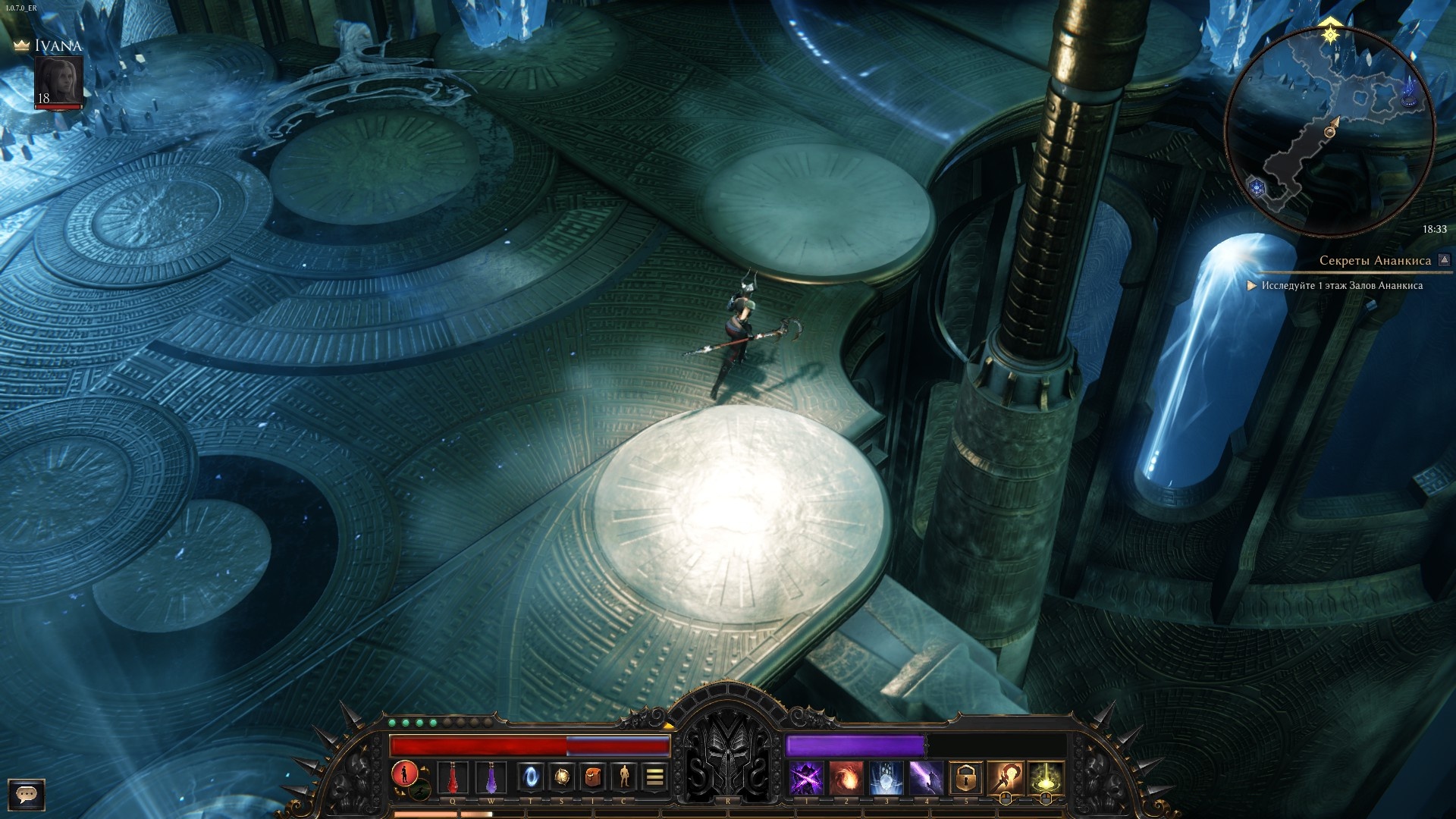Viewport: 1456px width, 819px height.
Task: Use the red health potion
Action: (x=453, y=778)
